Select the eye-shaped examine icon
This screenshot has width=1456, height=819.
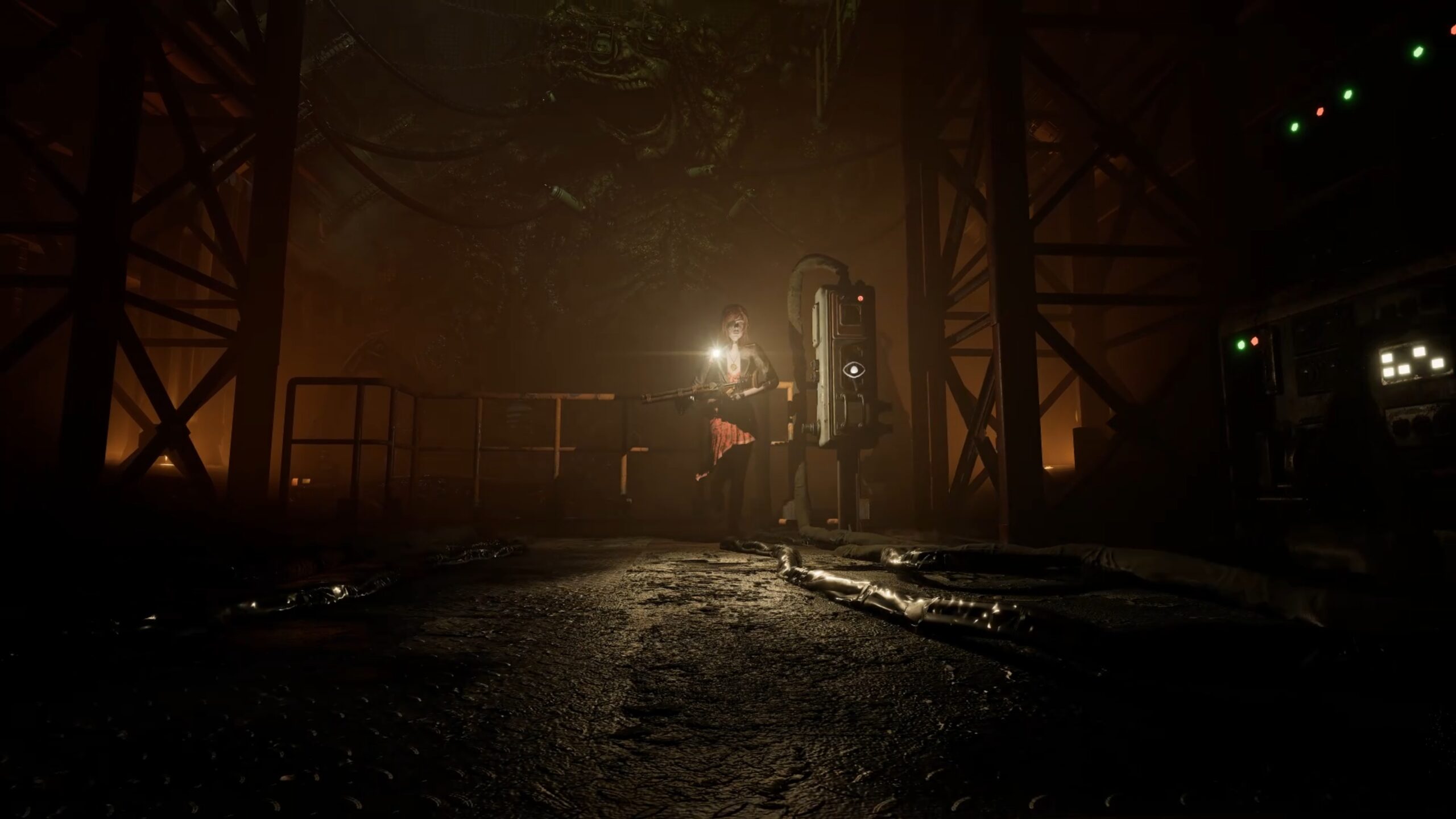point(854,370)
